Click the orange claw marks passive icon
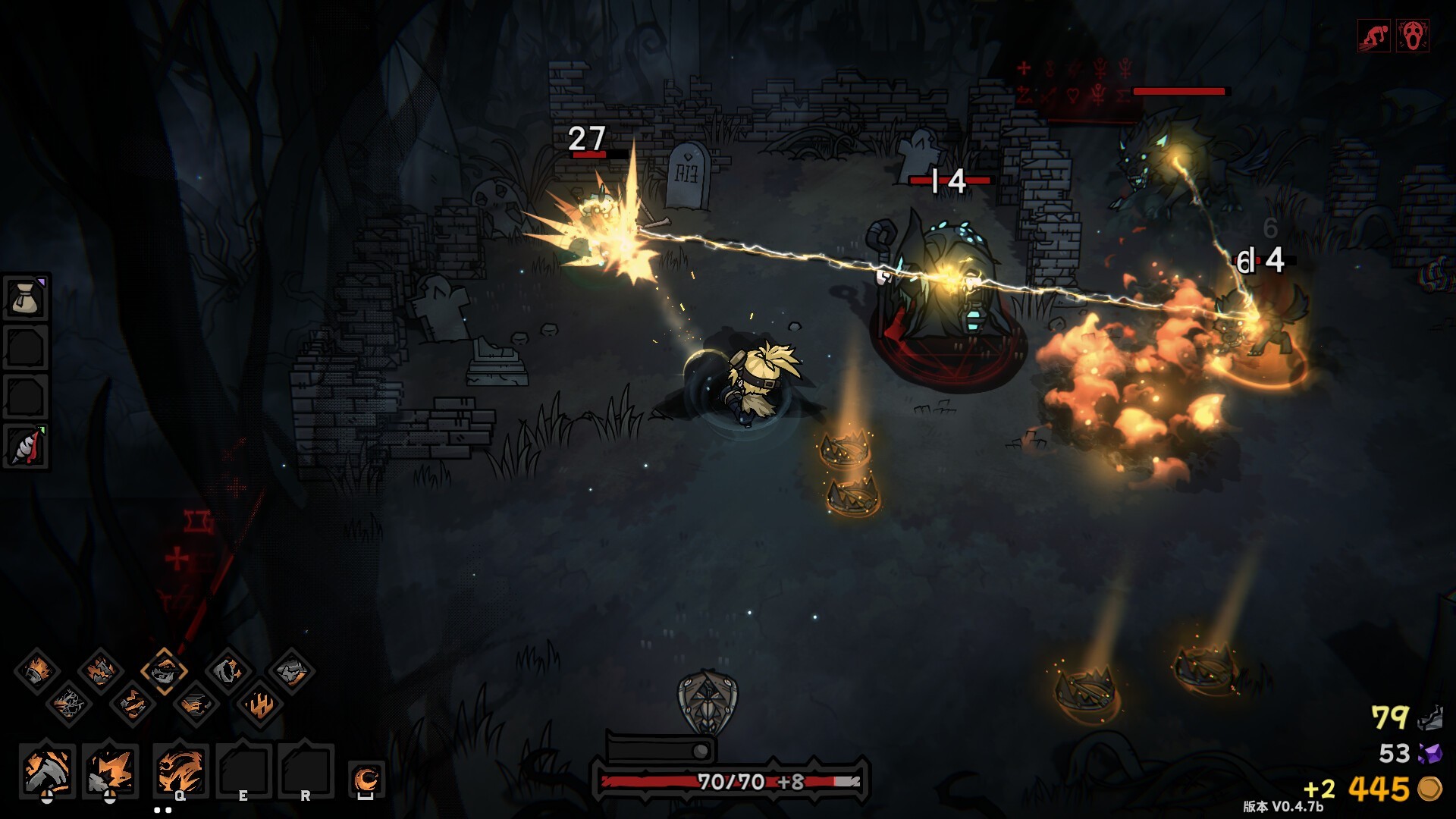The image size is (1456, 819). click(259, 704)
